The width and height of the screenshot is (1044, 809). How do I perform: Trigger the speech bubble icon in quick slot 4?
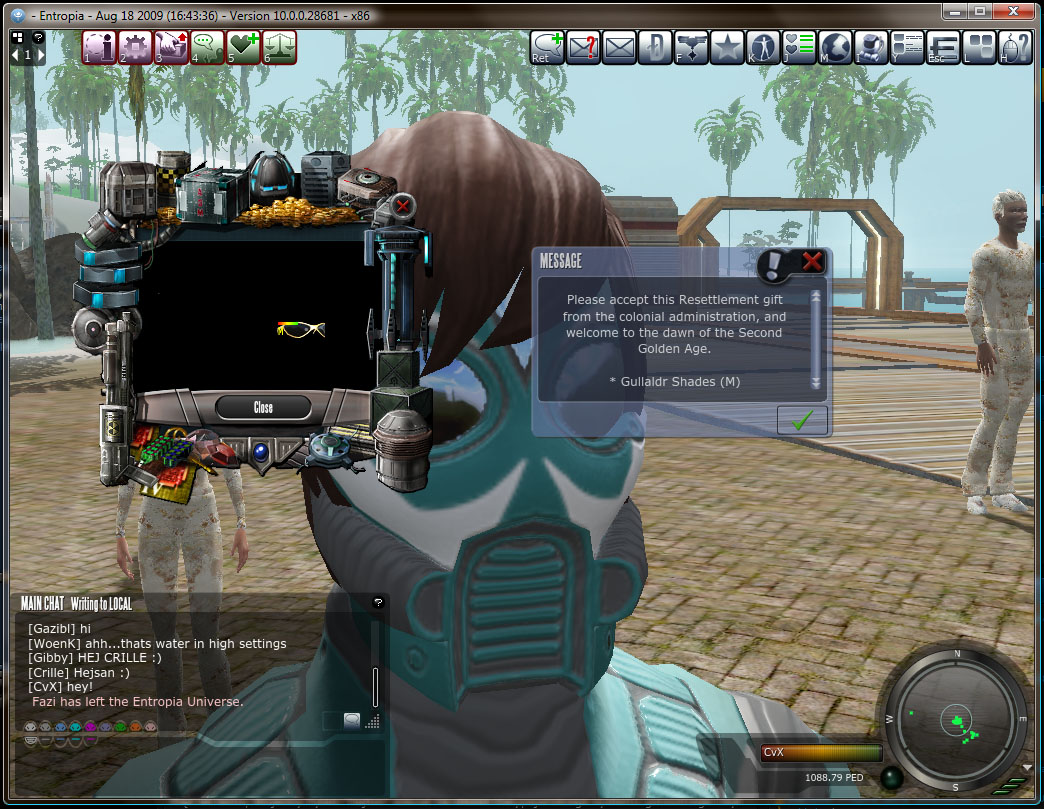pyautogui.click(x=207, y=47)
